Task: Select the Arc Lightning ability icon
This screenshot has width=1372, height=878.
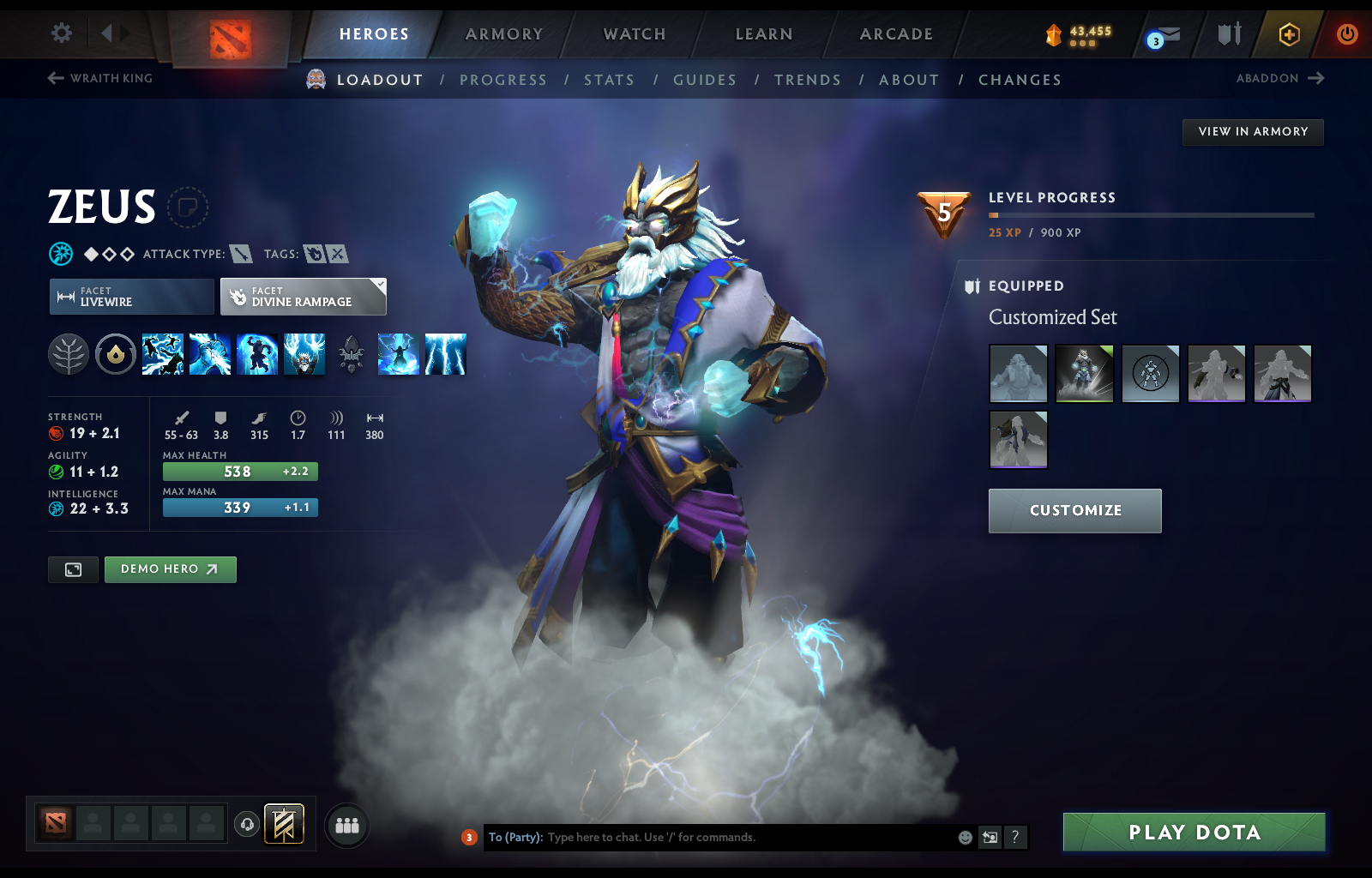Action: click(x=163, y=354)
